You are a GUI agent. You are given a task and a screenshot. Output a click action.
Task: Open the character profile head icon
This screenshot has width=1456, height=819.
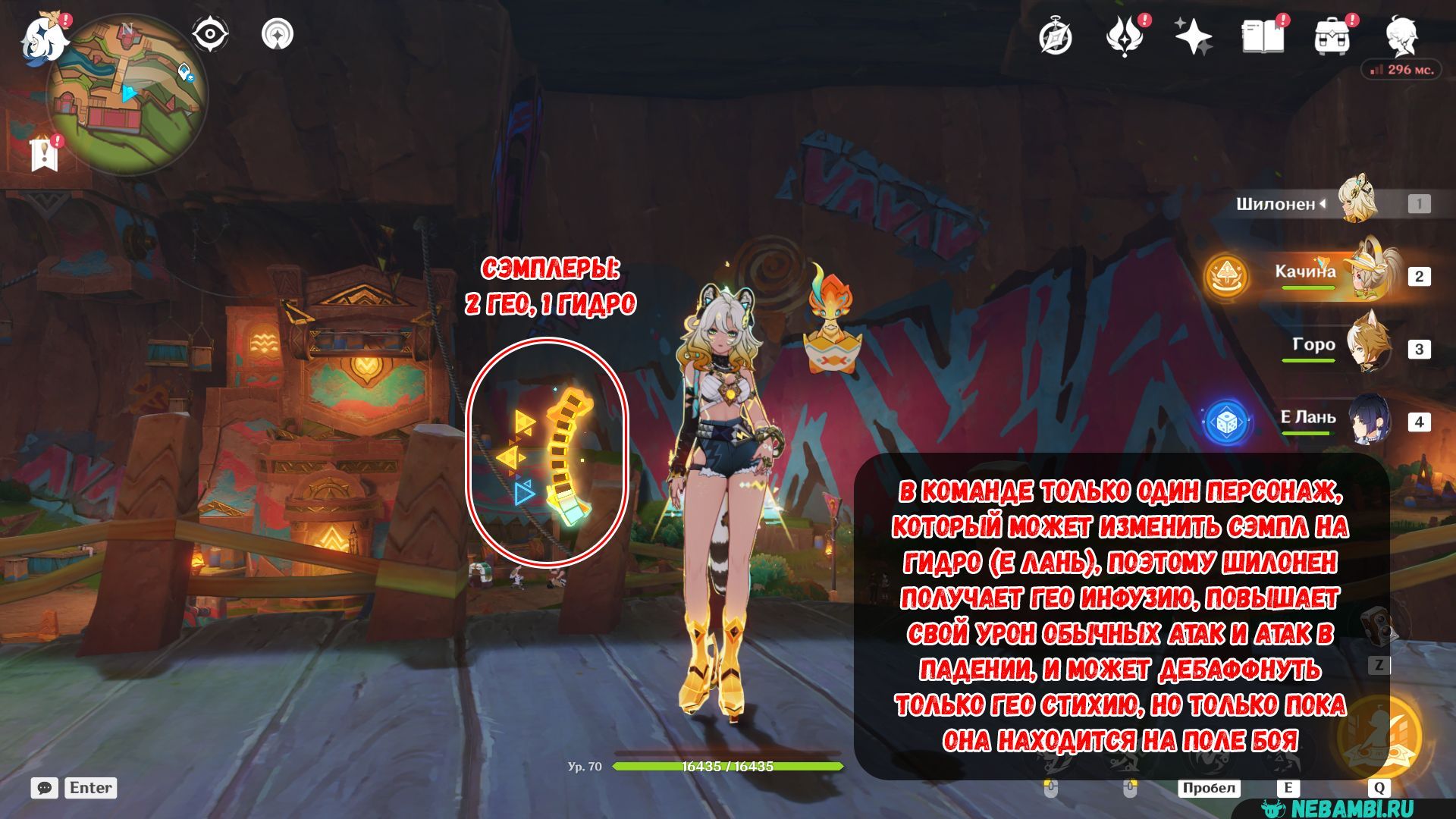[x=1401, y=37]
